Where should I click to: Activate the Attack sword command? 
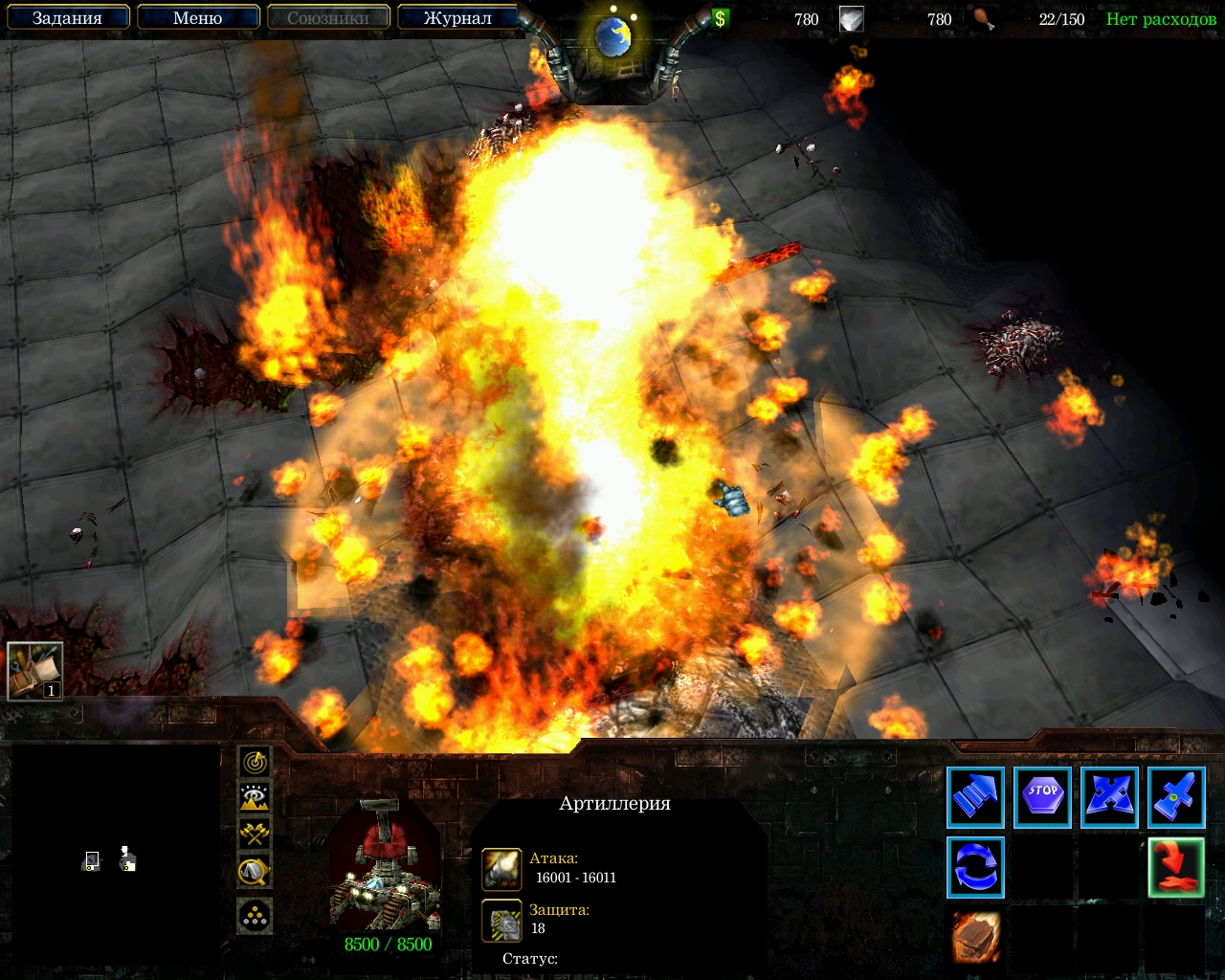tap(1176, 797)
